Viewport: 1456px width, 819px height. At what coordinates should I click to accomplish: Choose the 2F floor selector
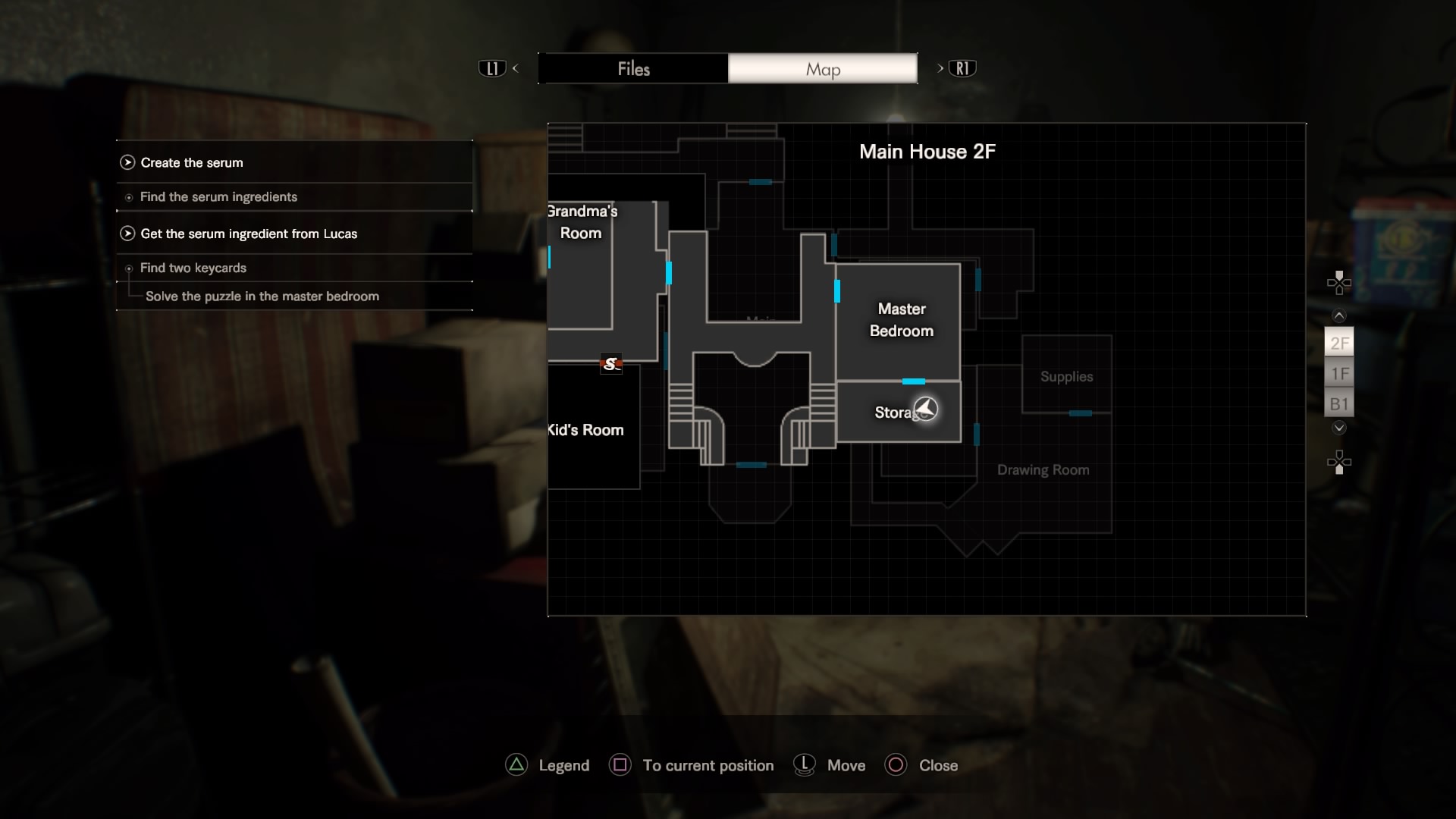tap(1339, 343)
